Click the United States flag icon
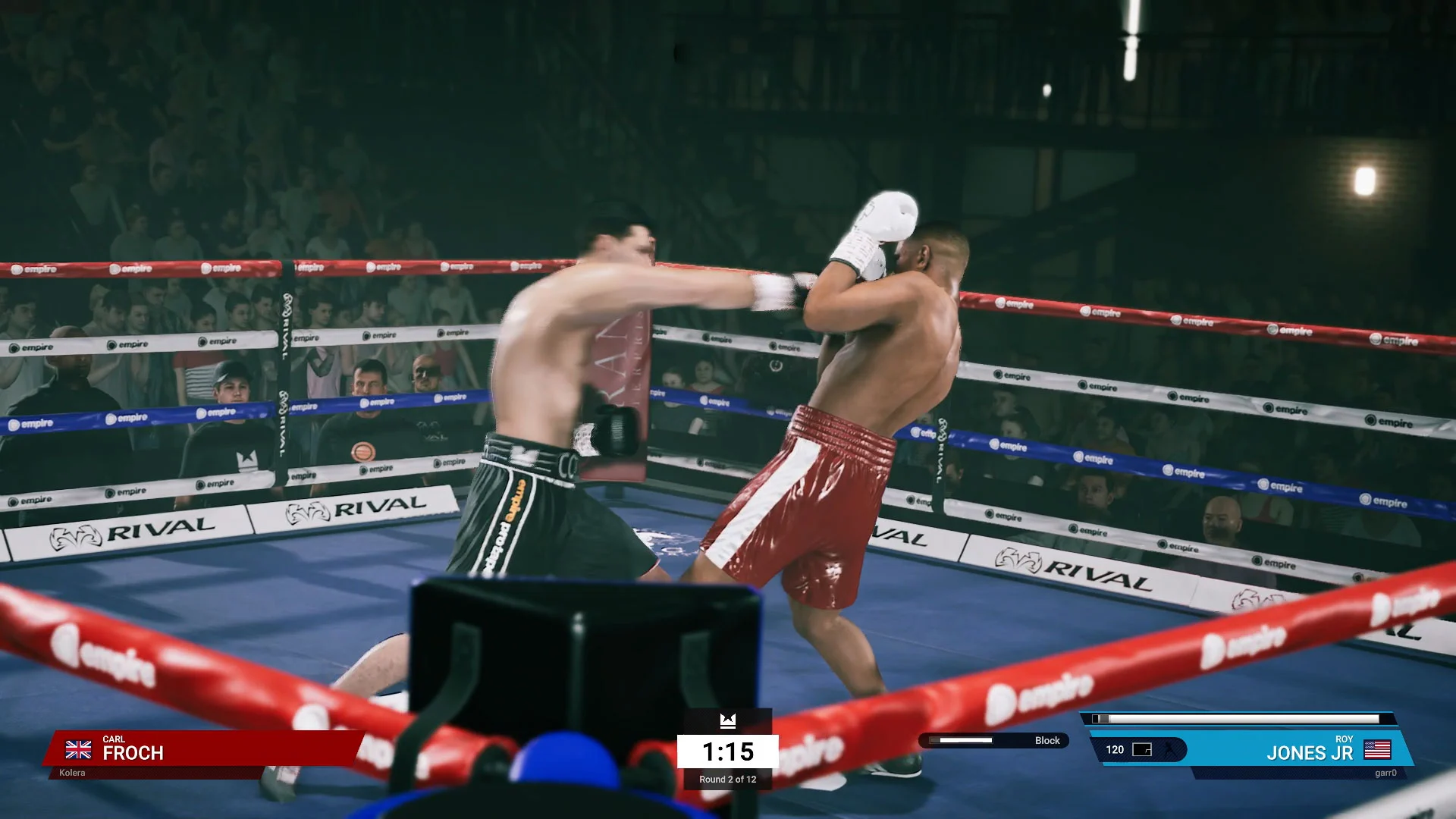Viewport: 1456px width, 819px height. [1377, 750]
